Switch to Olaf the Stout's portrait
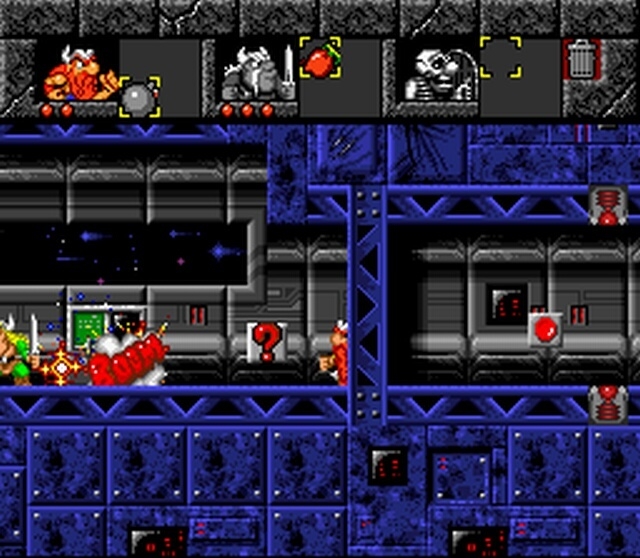This screenshot has width=640, height=558. coord(438,72)
